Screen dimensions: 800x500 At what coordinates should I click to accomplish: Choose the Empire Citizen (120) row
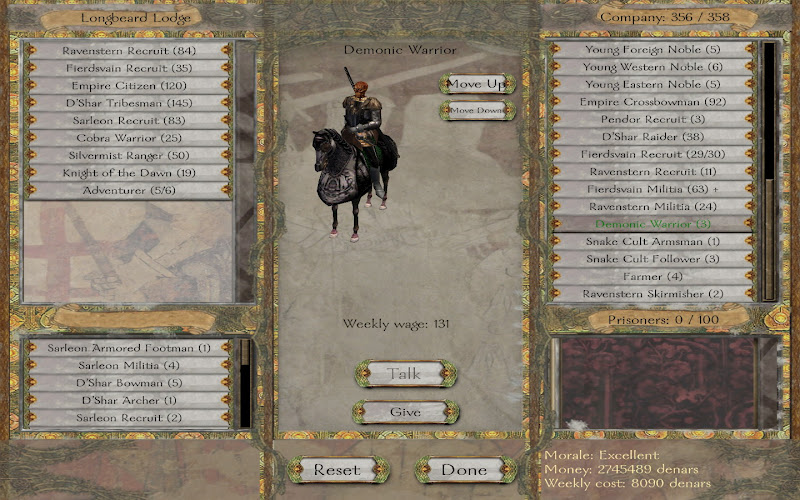point(128,86)
